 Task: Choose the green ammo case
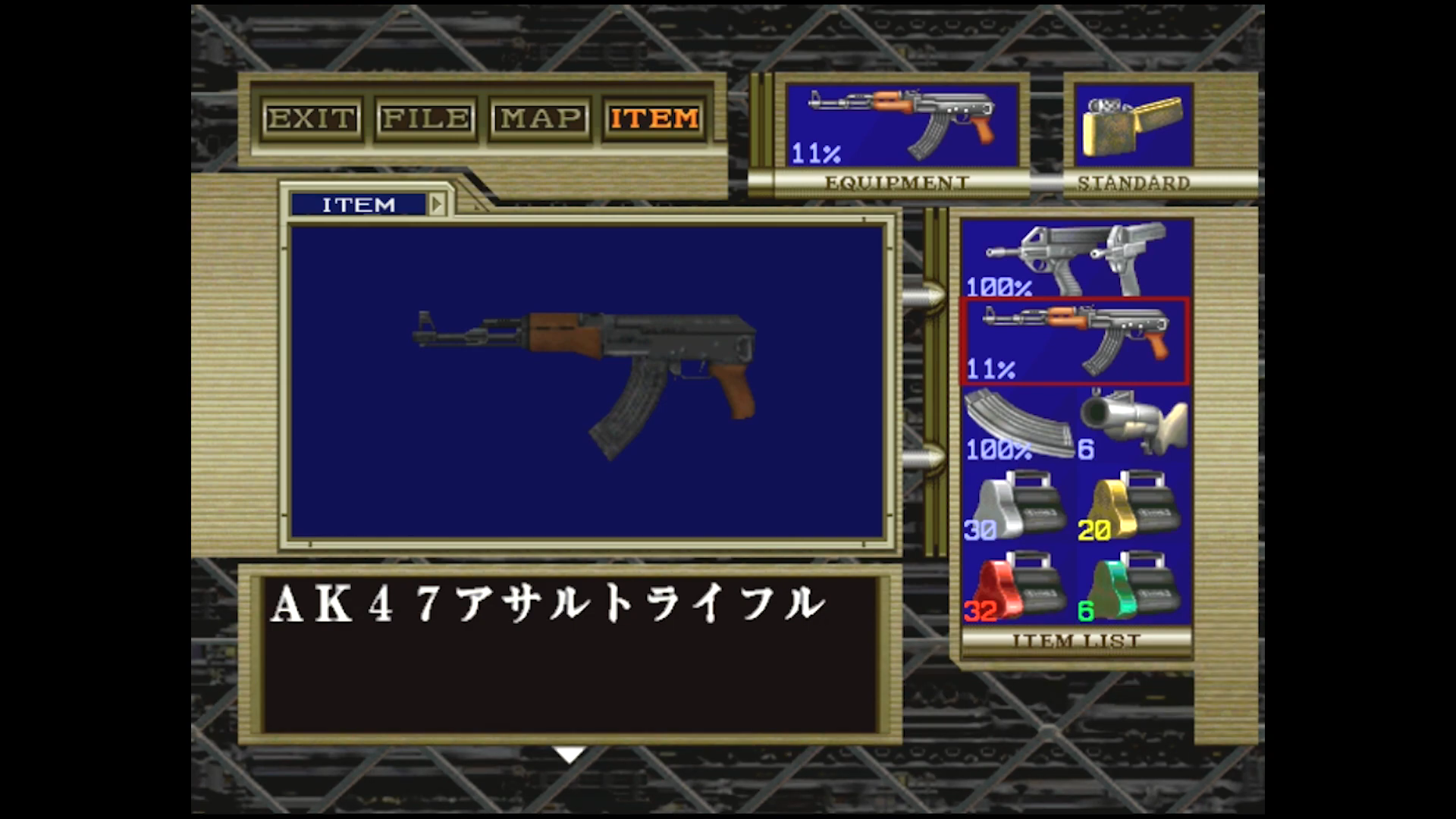(1133, 587)
